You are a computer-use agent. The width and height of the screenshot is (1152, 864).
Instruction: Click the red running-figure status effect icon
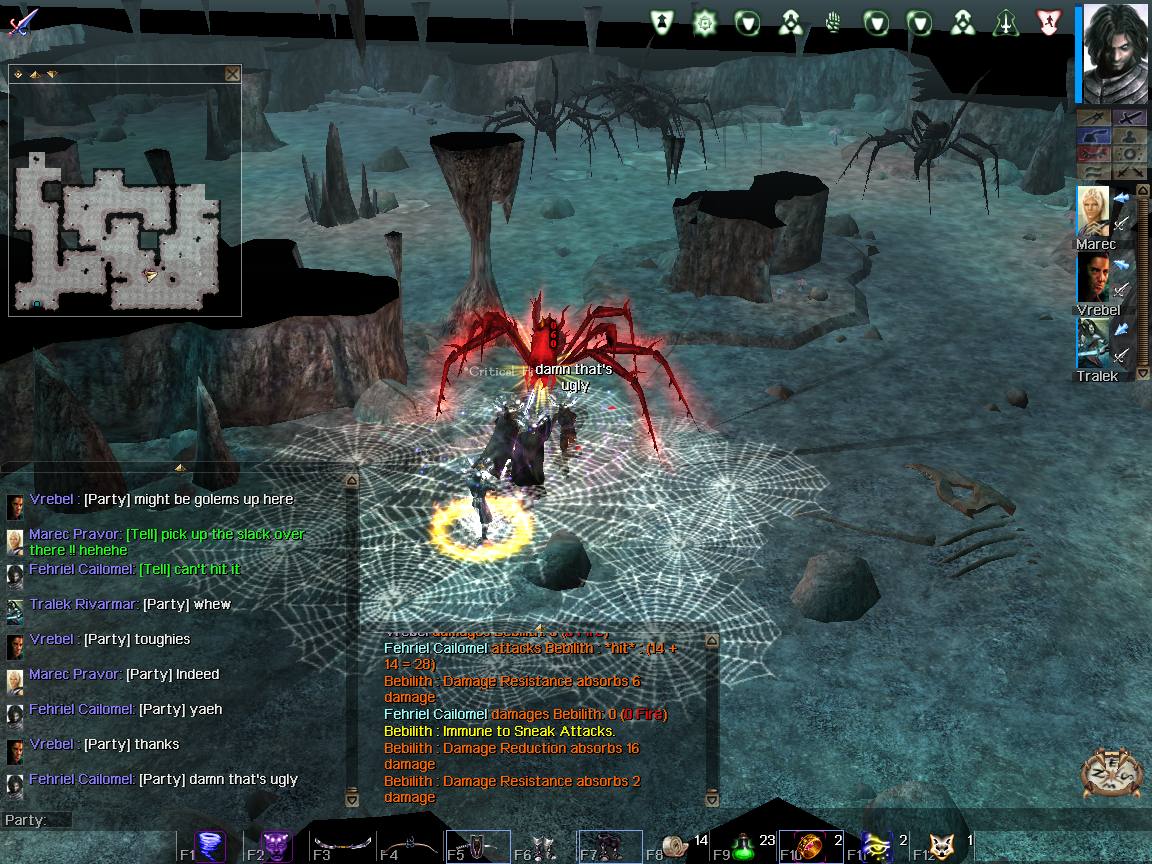coord(1047,22)
